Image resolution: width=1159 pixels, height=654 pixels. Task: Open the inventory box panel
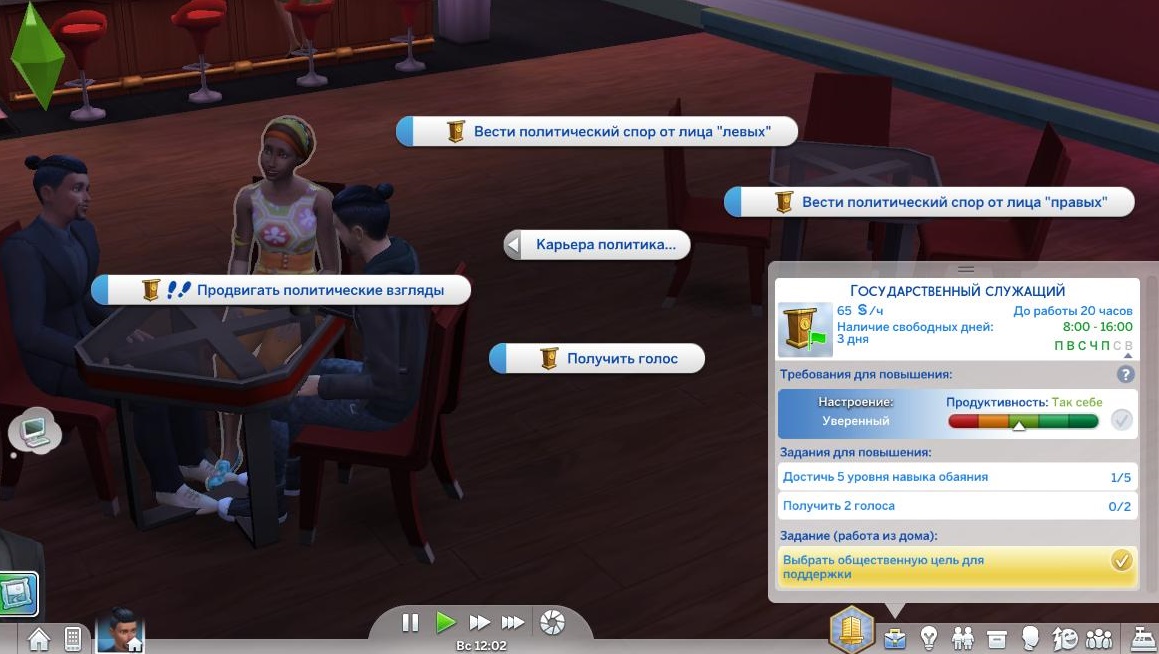click(996, 637)
